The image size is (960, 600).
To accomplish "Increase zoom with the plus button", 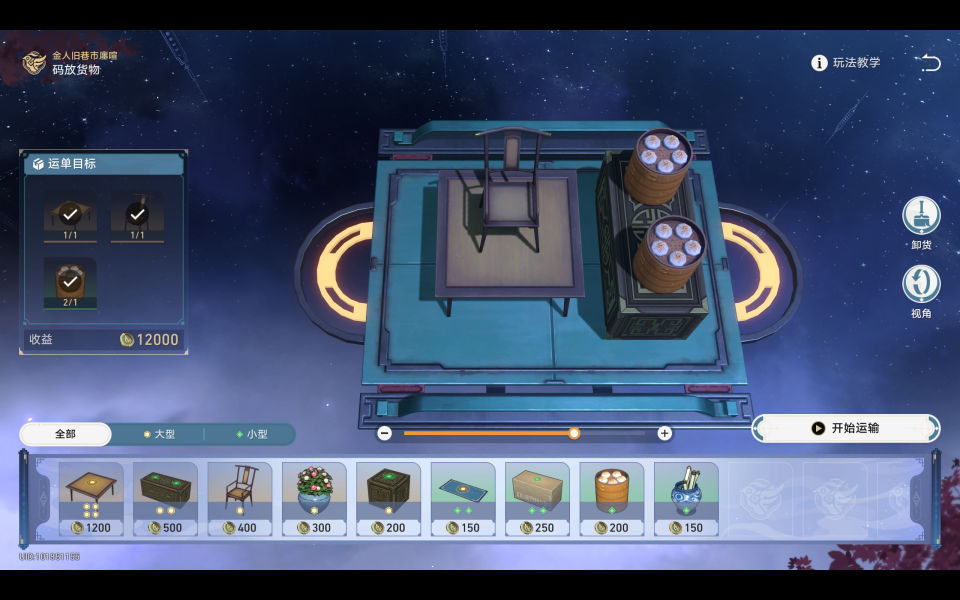I will (664, 433).
